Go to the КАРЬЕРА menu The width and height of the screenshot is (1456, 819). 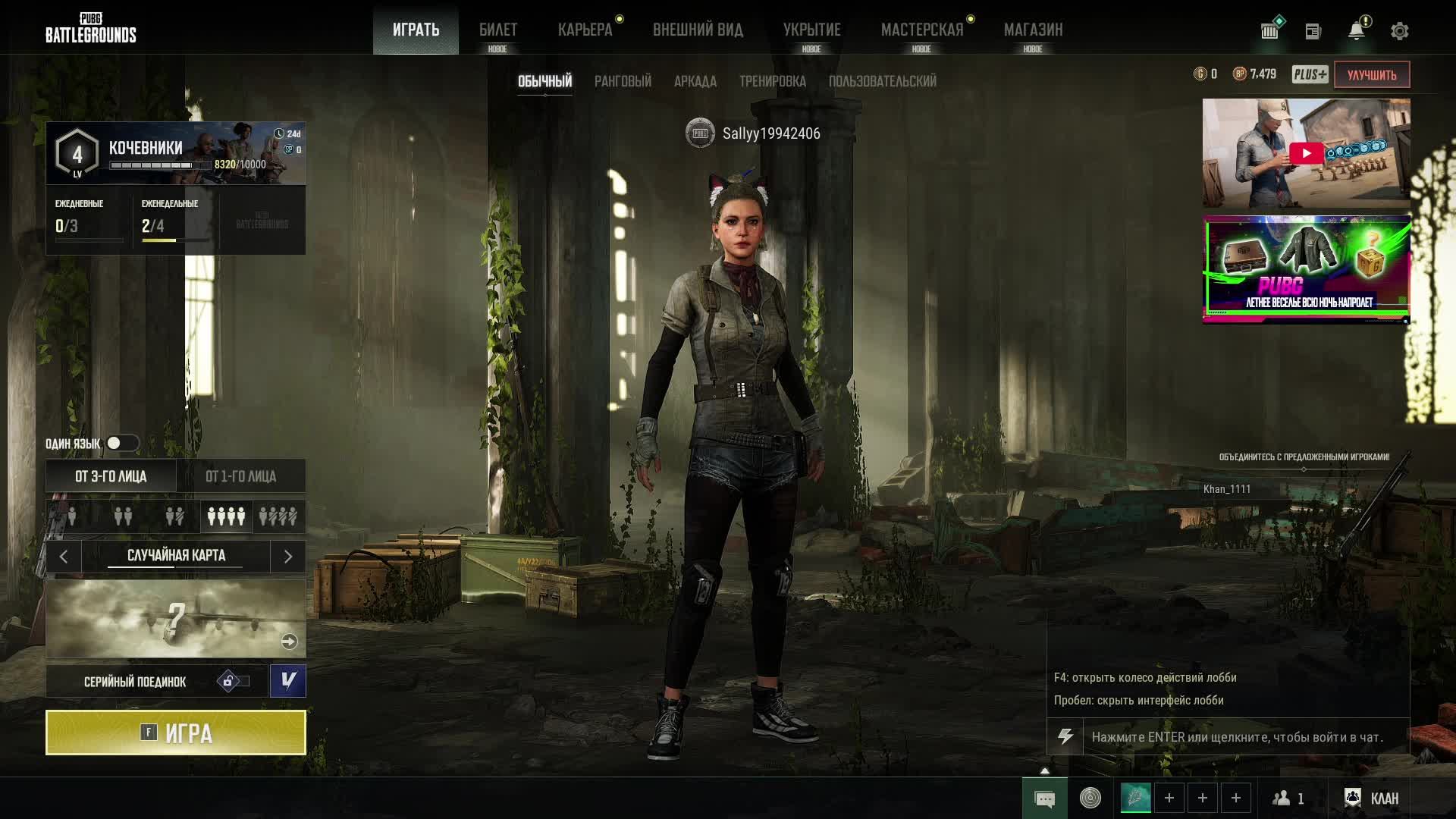(585, 30)
